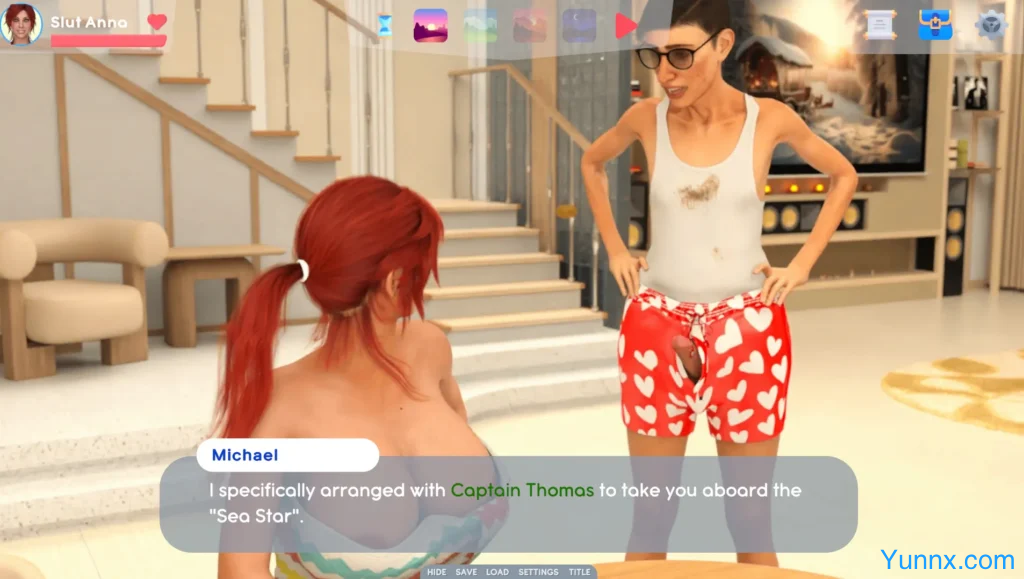This screenshot has width=1024, height=579.
Task: Open the LOAD menu
Action: click(498, 572)
